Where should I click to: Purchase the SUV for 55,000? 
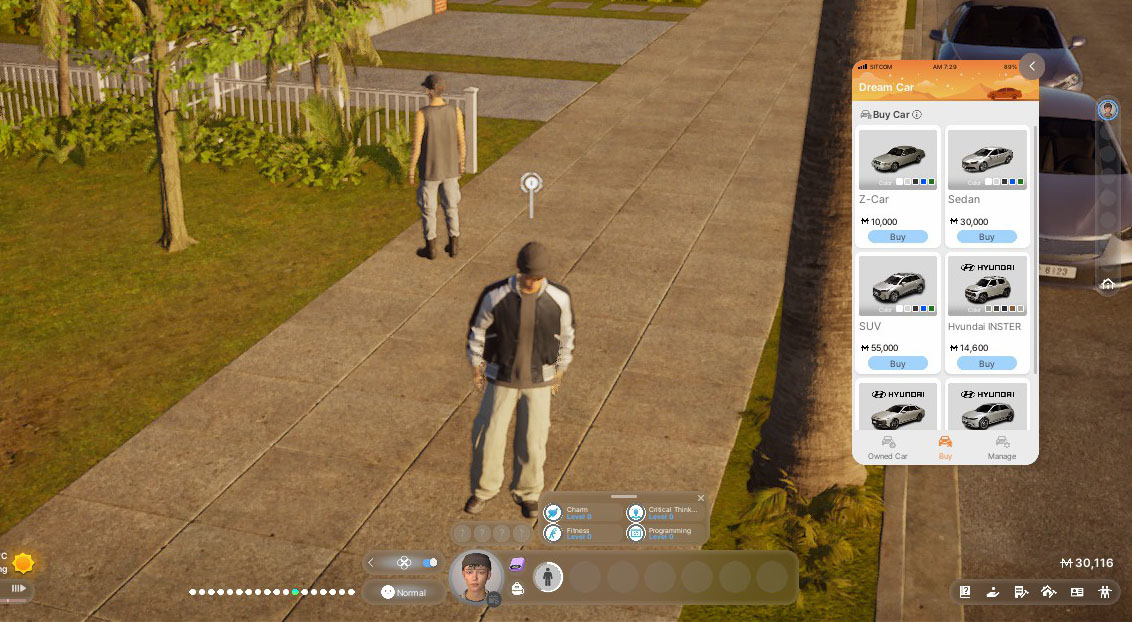point(897,363)
